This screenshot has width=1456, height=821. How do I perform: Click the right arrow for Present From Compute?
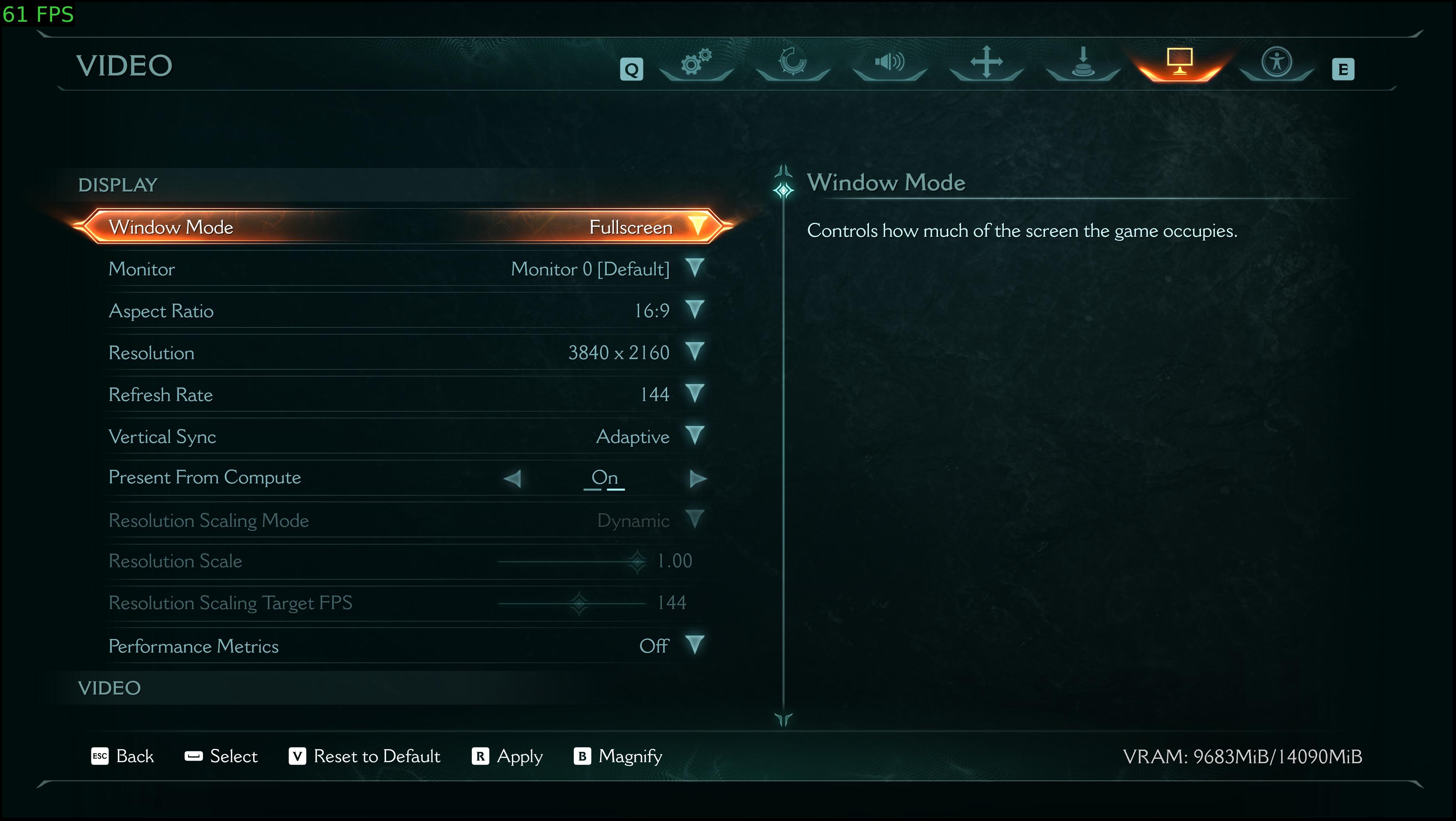(698, 478)
